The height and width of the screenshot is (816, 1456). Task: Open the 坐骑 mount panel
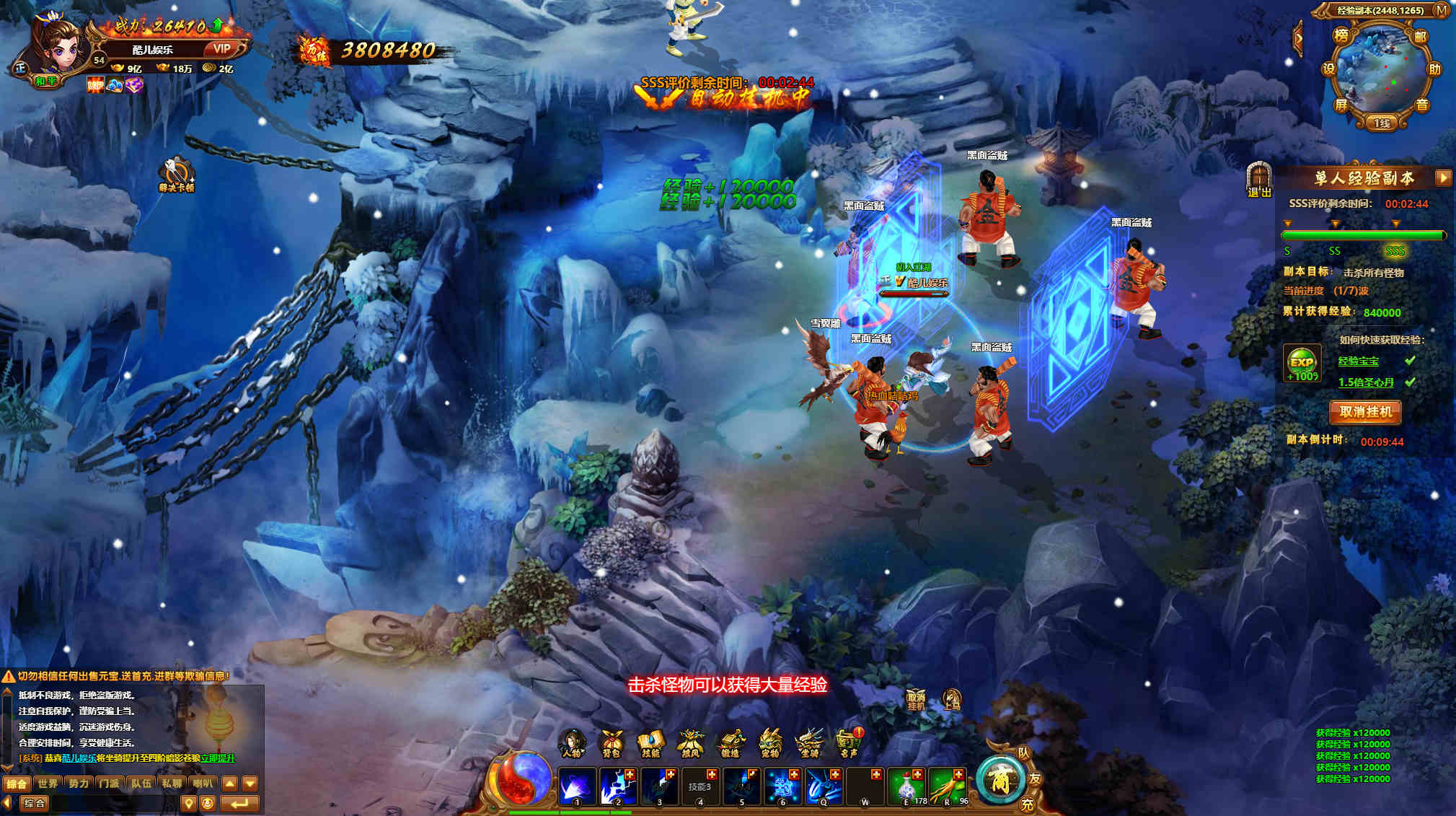(809, 744)
